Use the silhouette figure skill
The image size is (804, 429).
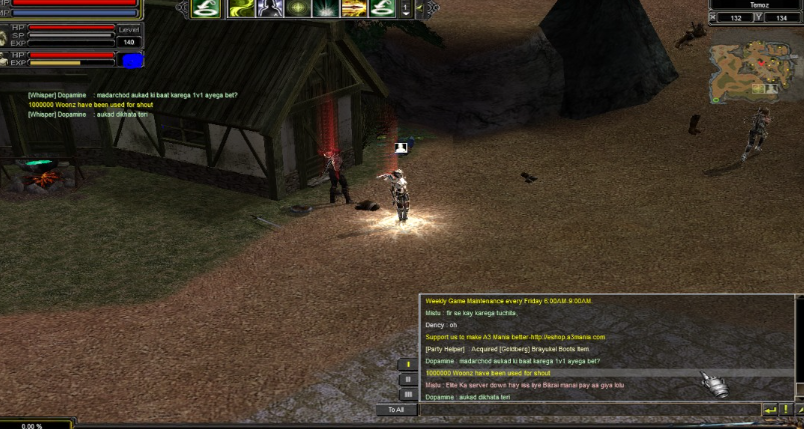pos(268,9)
